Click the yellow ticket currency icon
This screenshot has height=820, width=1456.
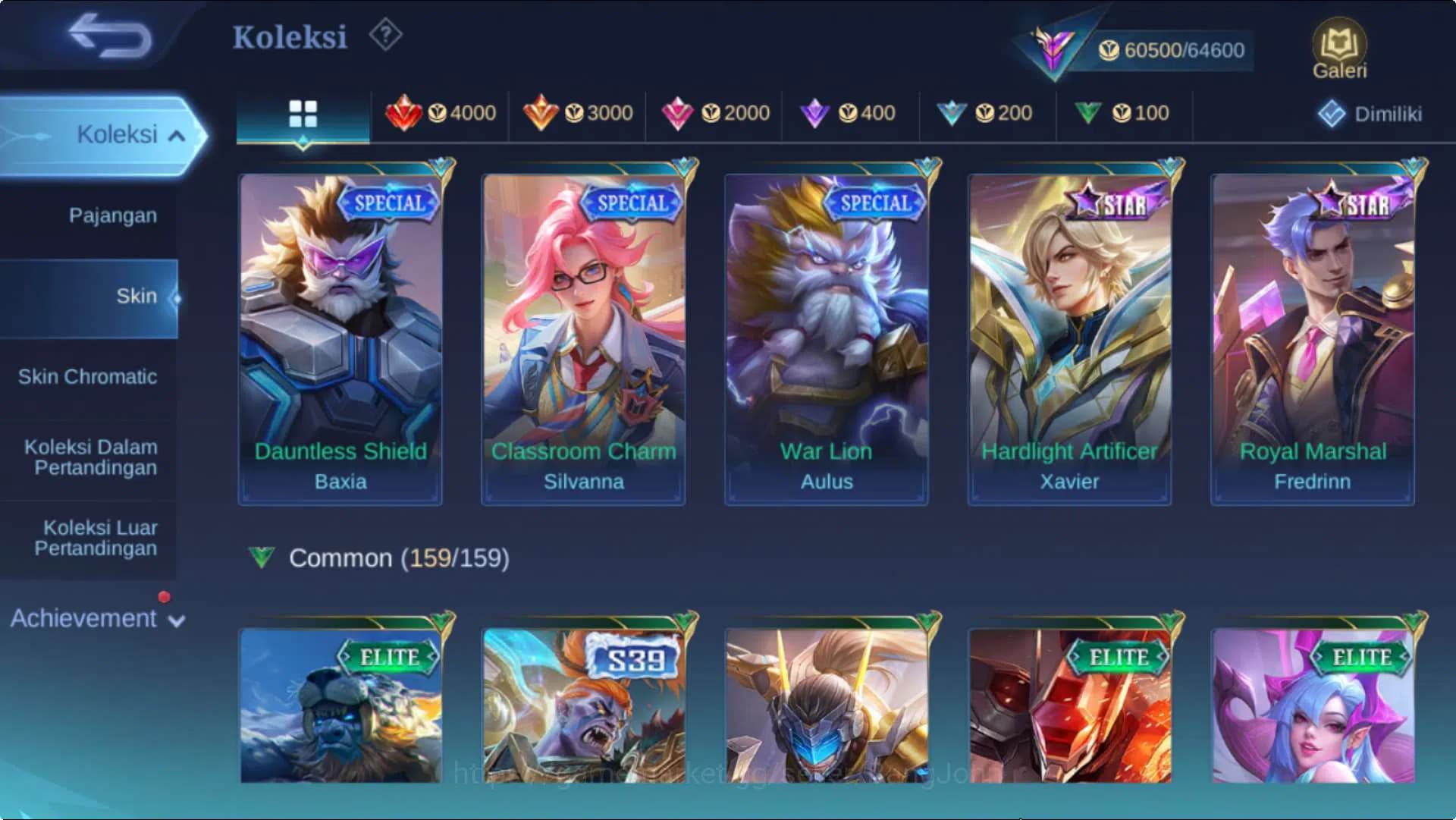[1109, 50]
